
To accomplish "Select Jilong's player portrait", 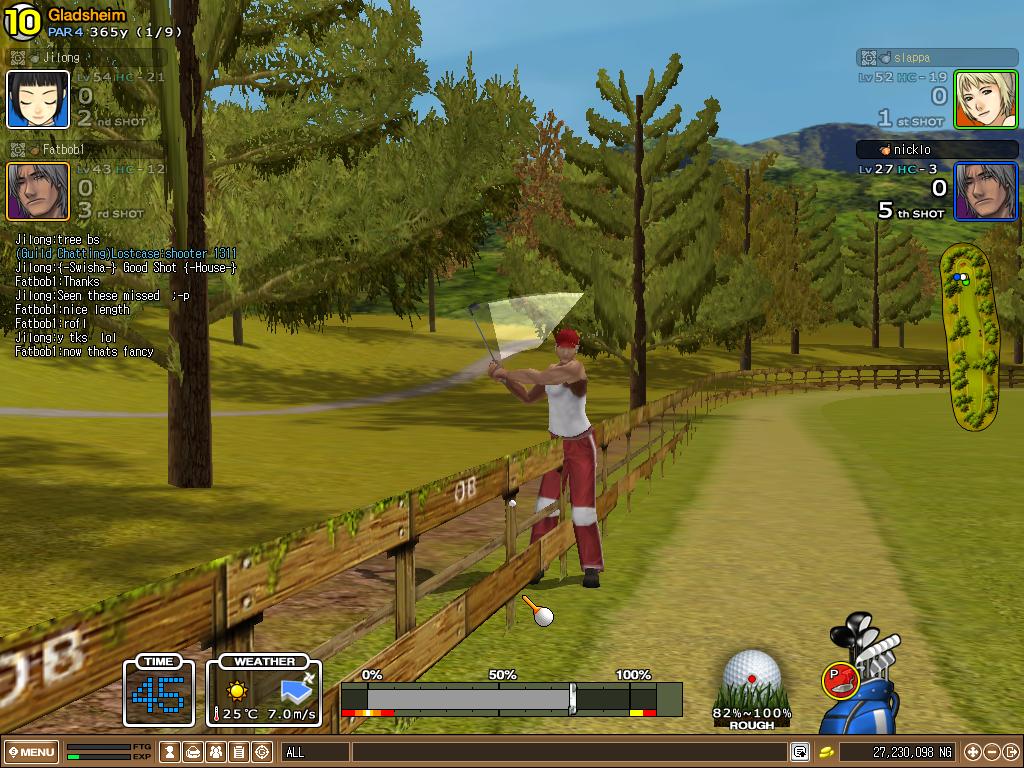I will [x=38, y=100].
